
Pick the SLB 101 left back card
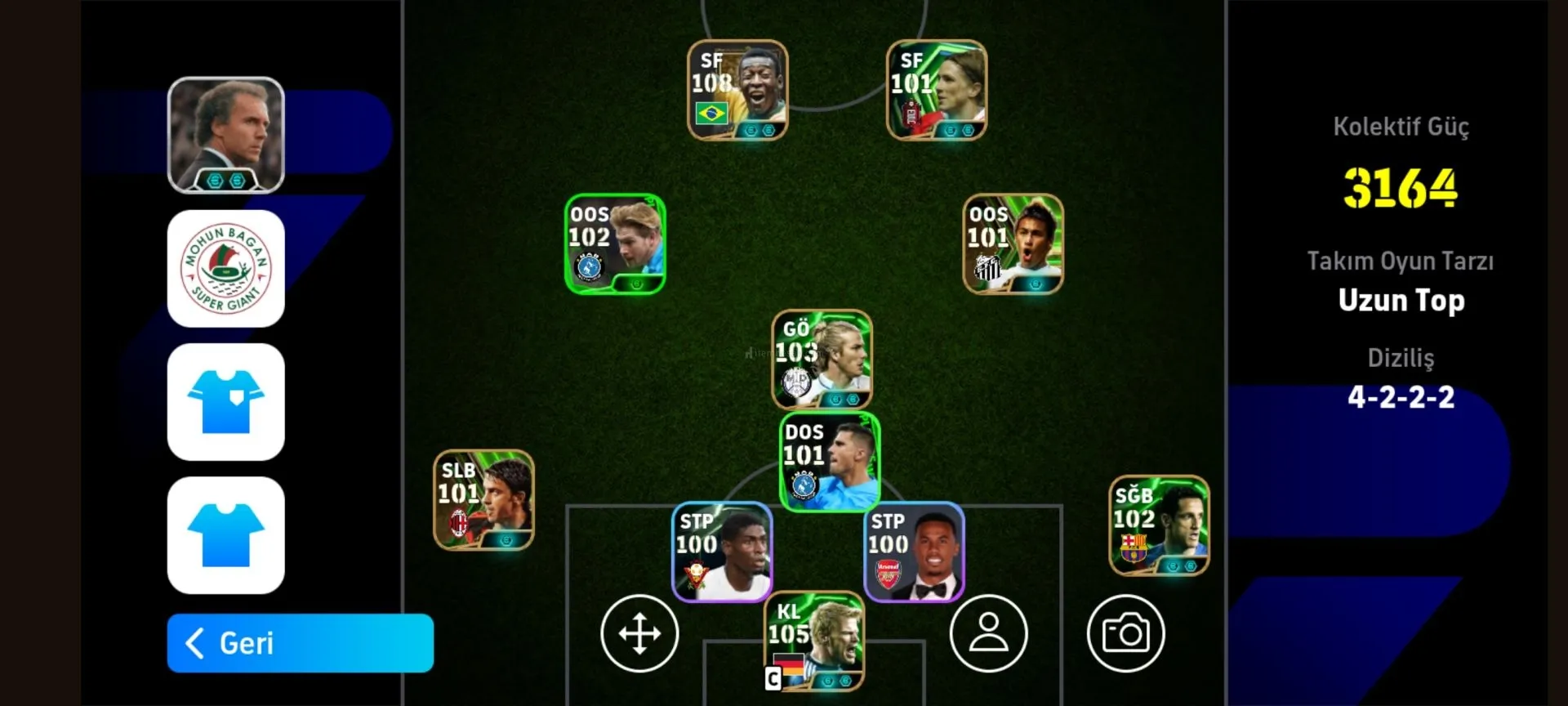coord(483,499)
